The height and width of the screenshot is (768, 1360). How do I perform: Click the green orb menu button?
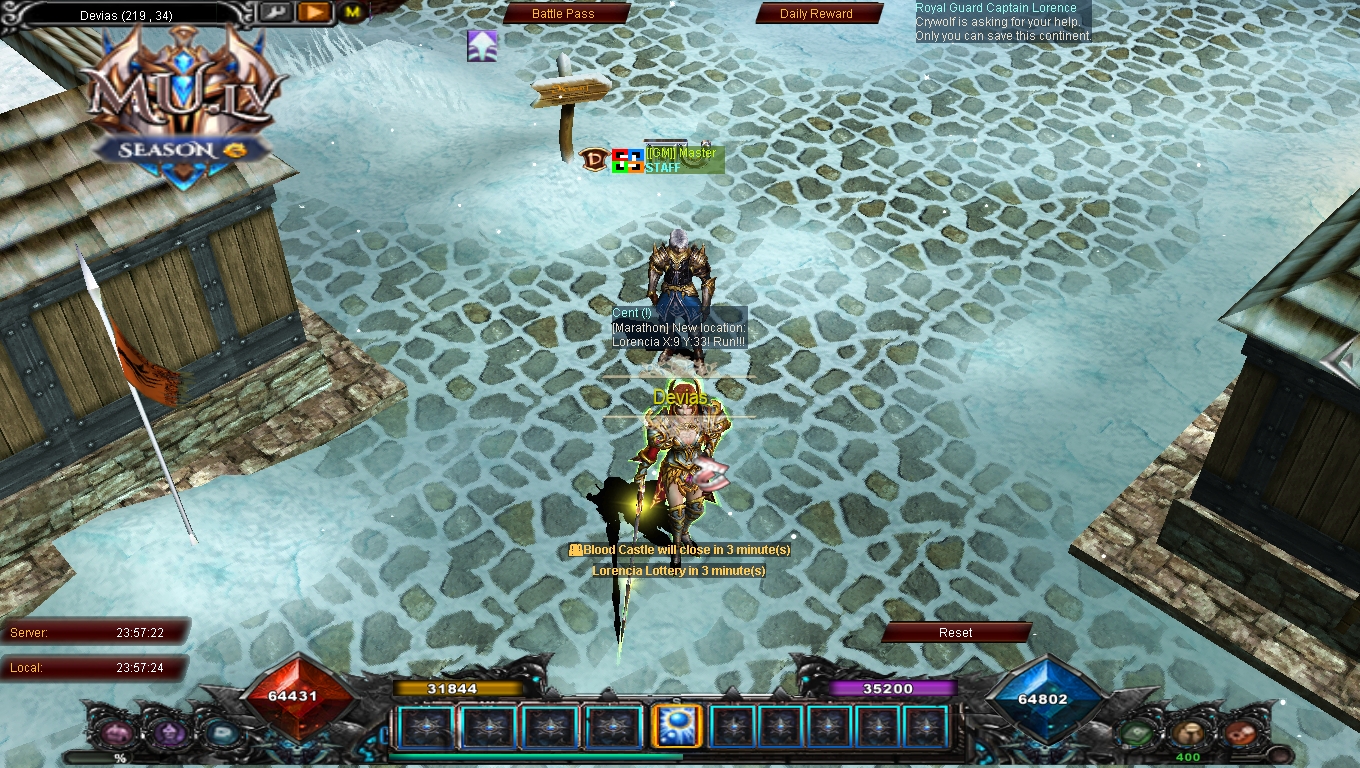click(1137, 733)
